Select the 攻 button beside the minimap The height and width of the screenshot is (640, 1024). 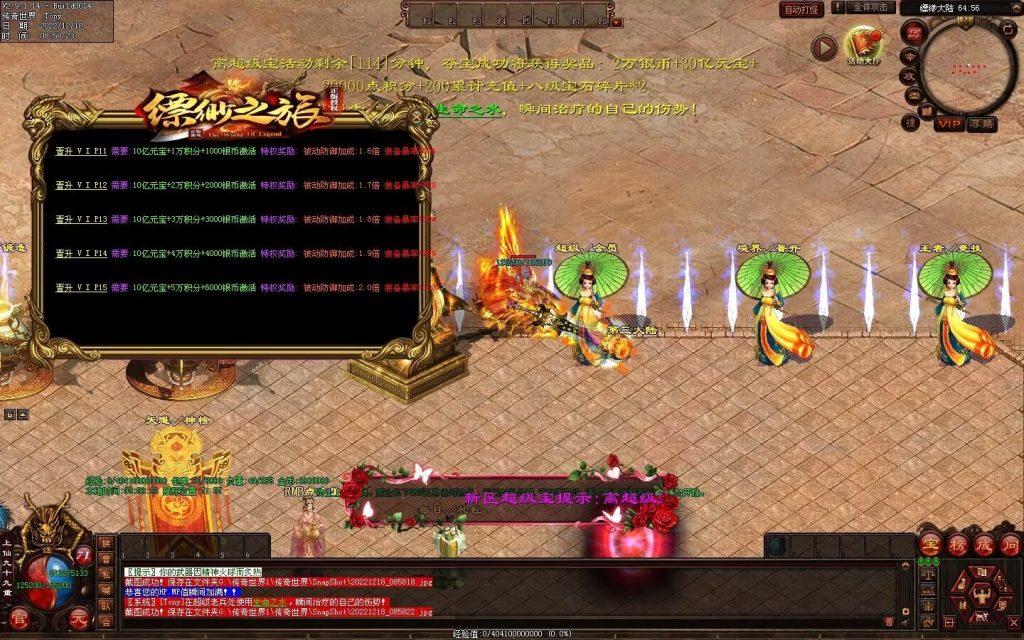[910, 76]
